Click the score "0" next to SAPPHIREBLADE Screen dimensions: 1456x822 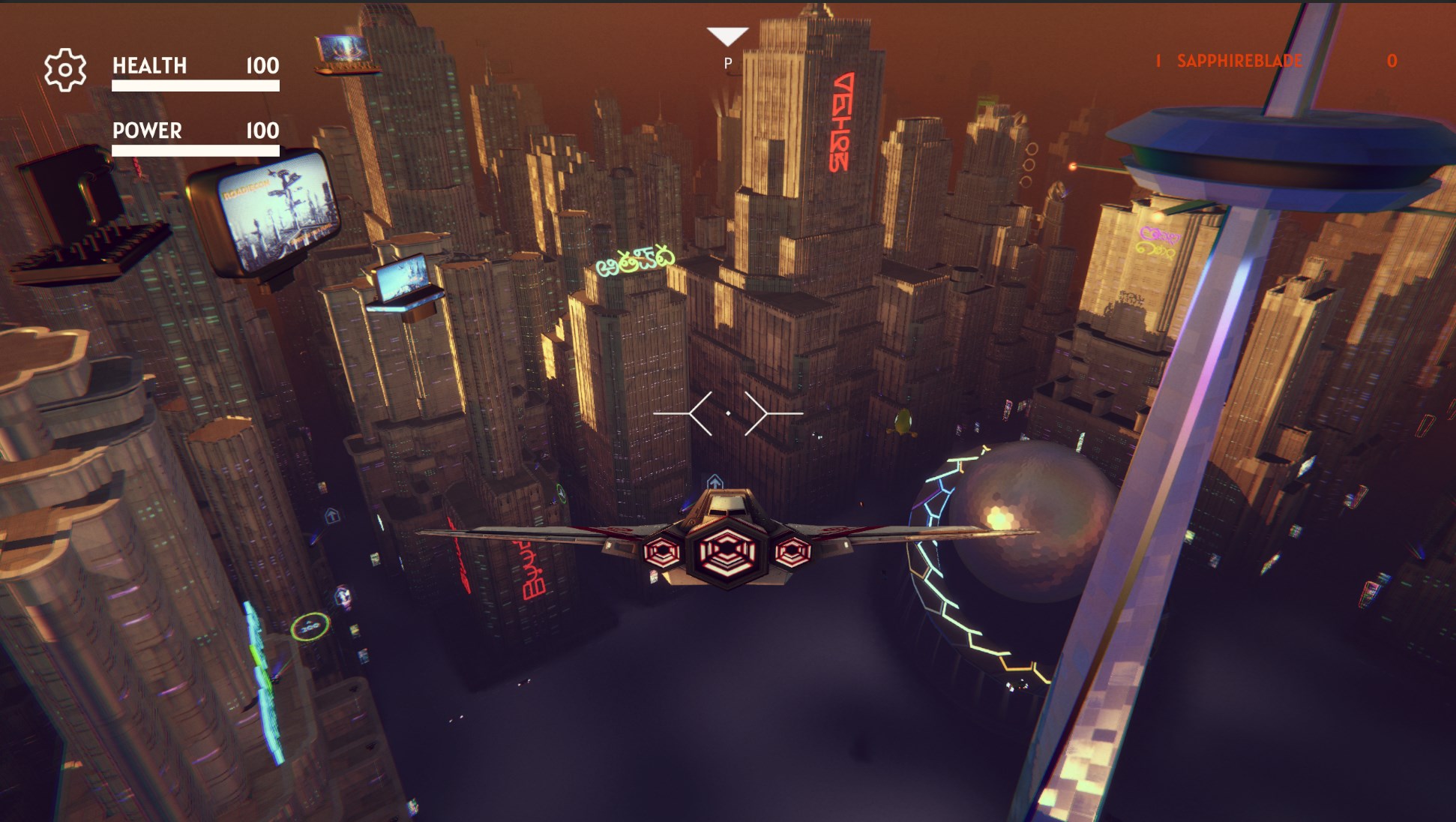pos(1391,61)
